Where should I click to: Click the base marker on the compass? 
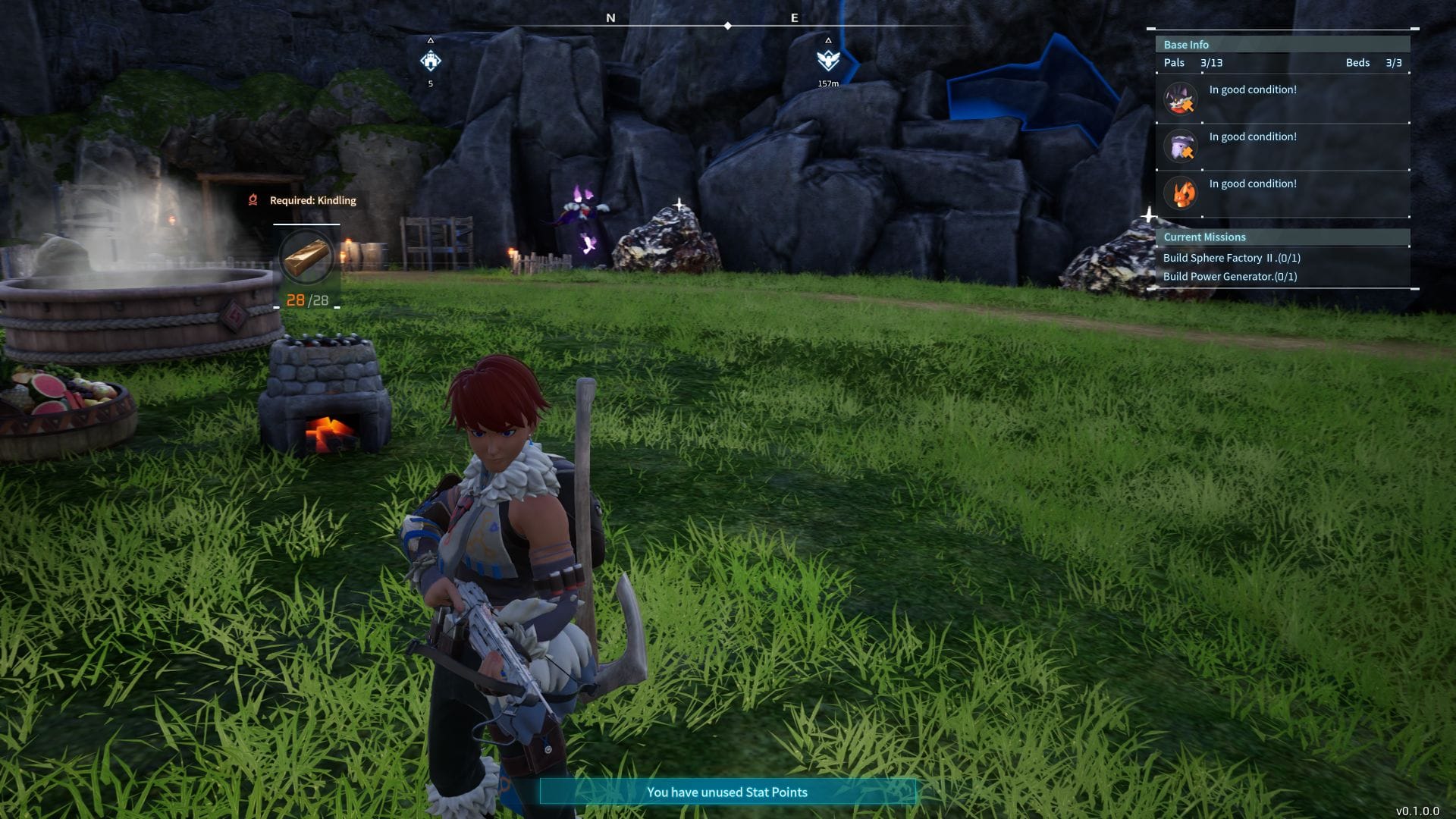[x=431, y=61]
